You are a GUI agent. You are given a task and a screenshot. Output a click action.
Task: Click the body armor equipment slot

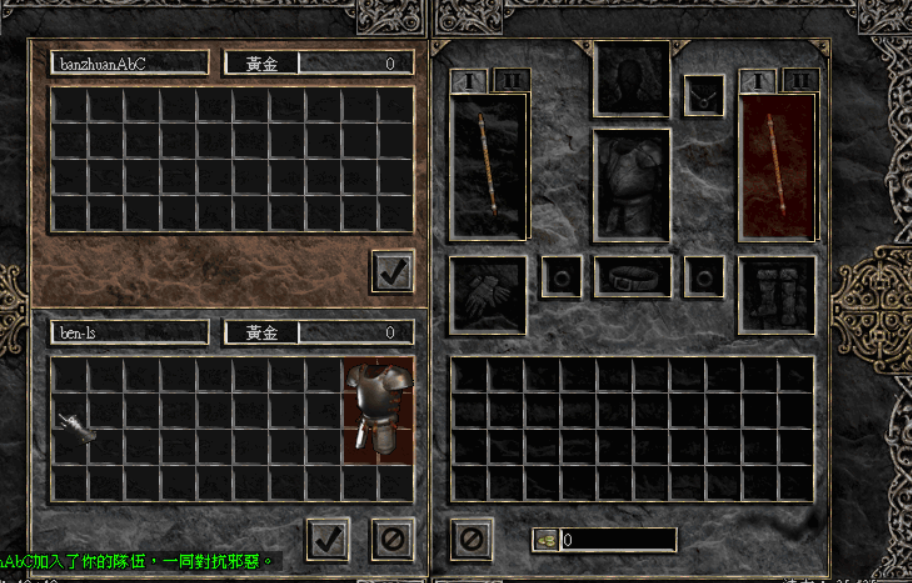click(x=632, y=185)
